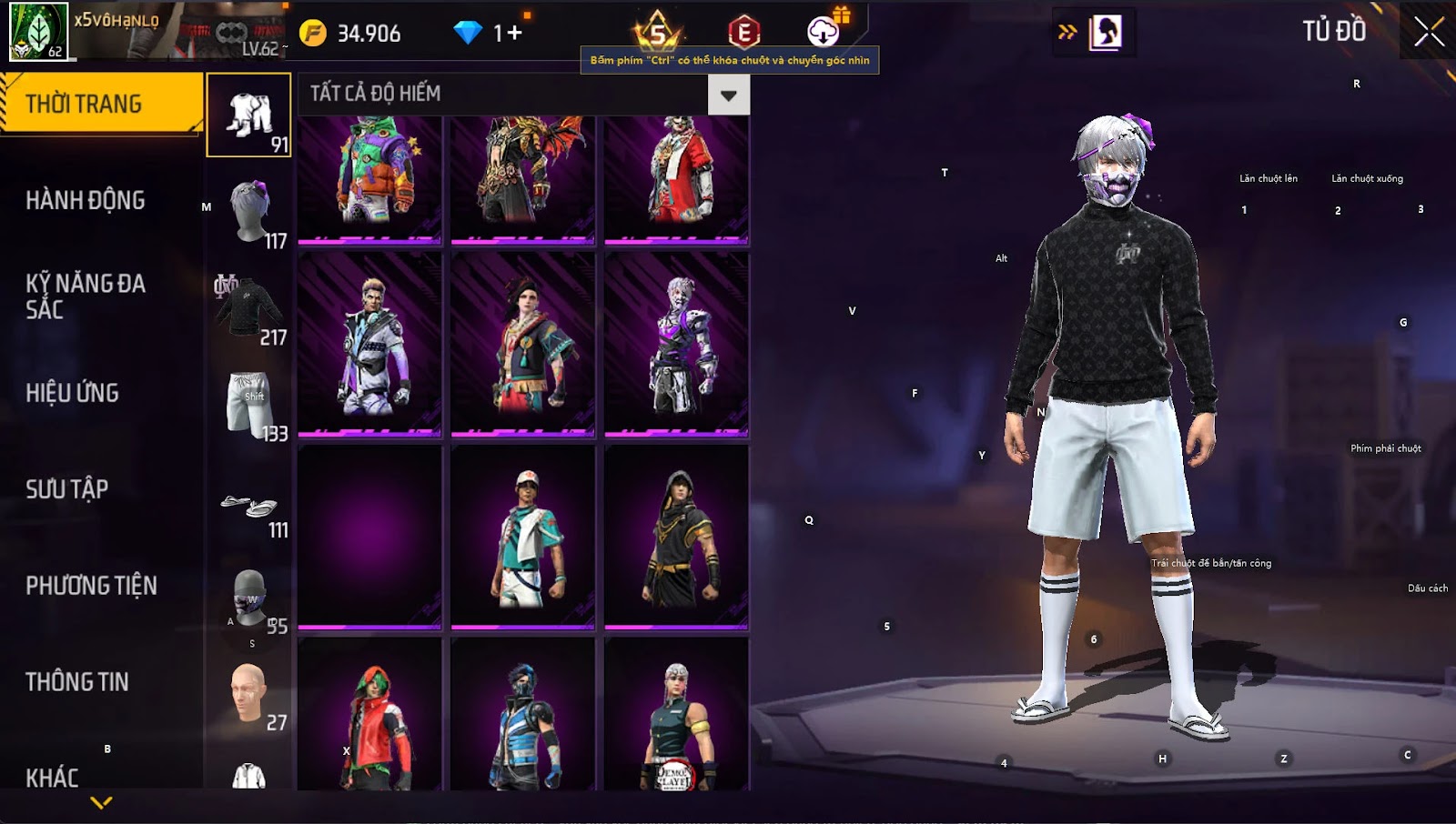Screen dimensions: 1456x824
Task: Pick the shorts category showing 133
Action: pyautogui.click(x=249, y=405)
